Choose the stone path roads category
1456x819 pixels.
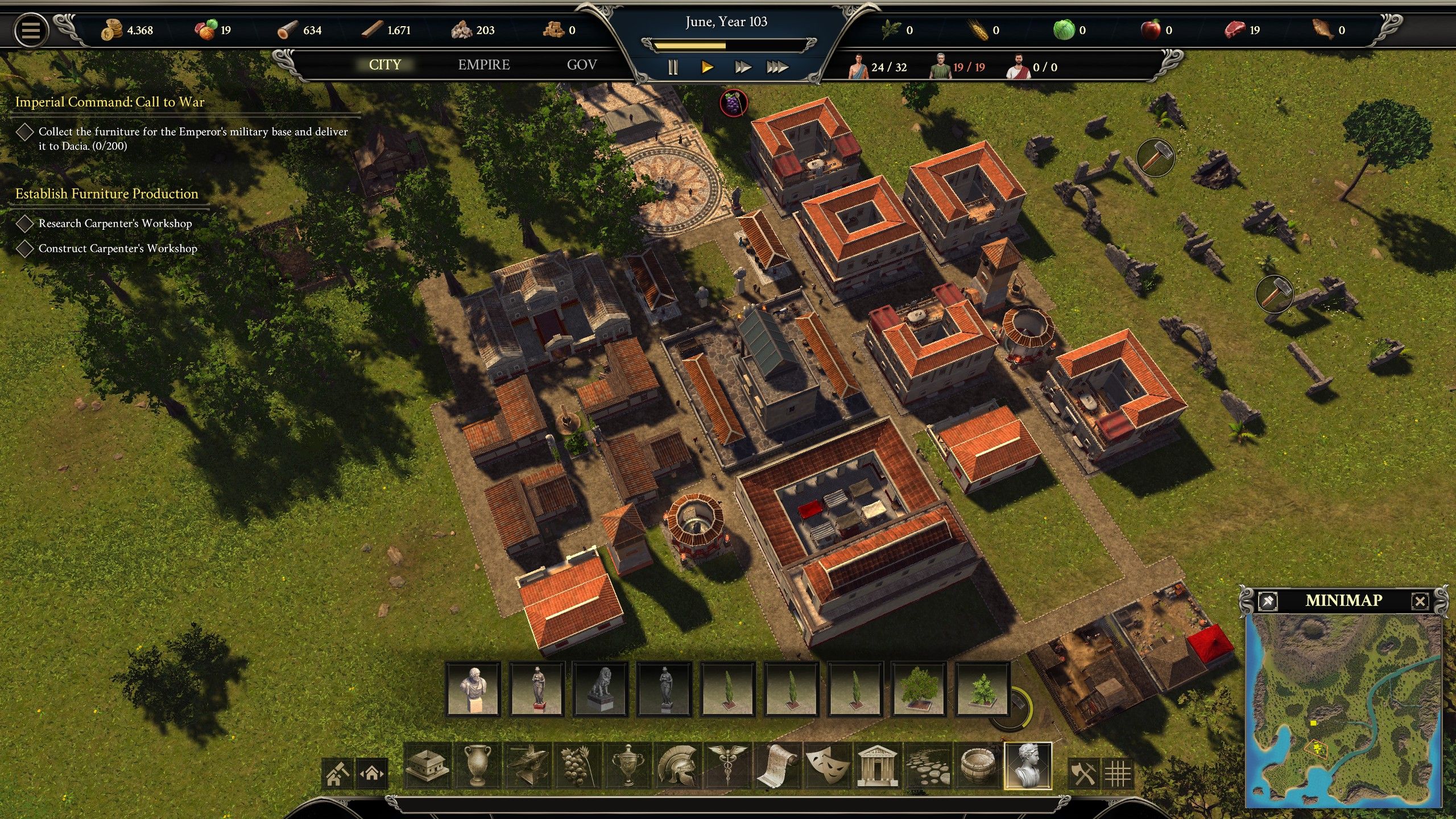pos(927,766)
